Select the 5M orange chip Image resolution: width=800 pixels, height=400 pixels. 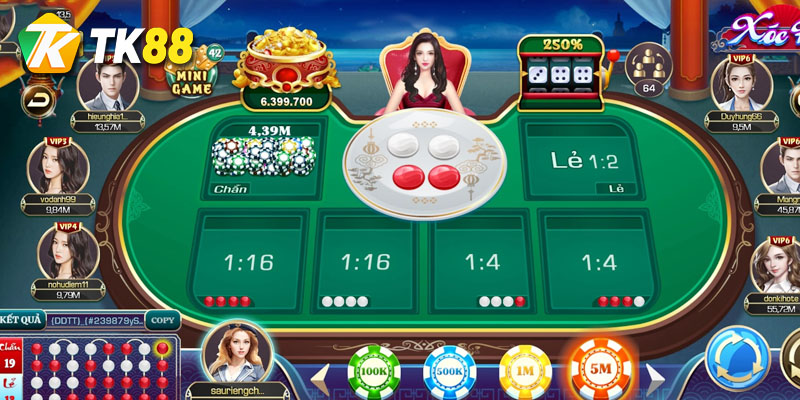(x=601, y=371)
